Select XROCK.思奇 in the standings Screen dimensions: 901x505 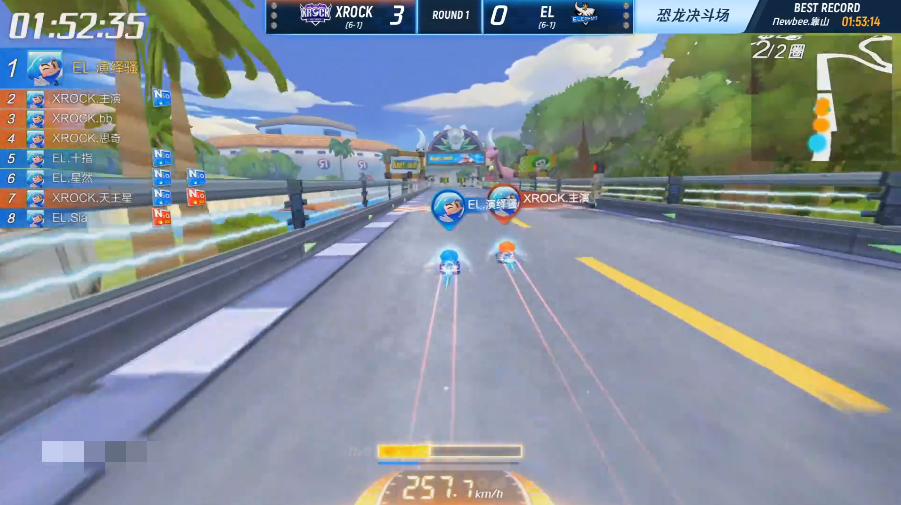86,138
